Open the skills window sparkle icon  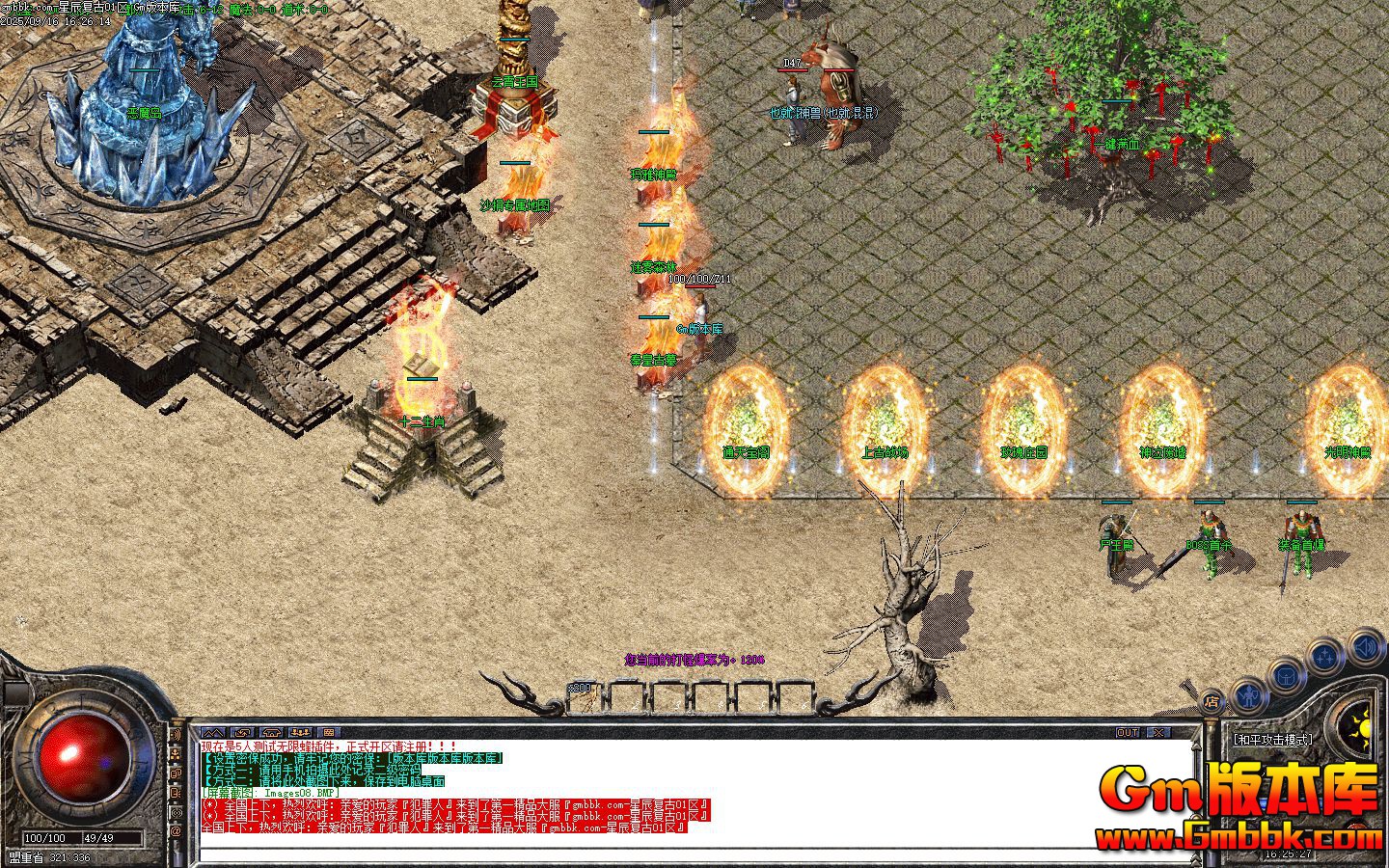tap(1324, 655)
